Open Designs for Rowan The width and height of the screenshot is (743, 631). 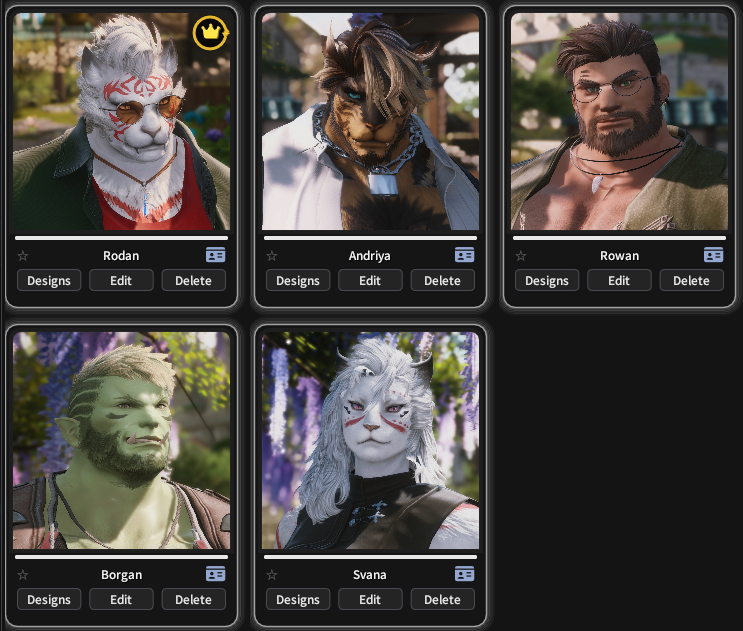tap(547, 281)
